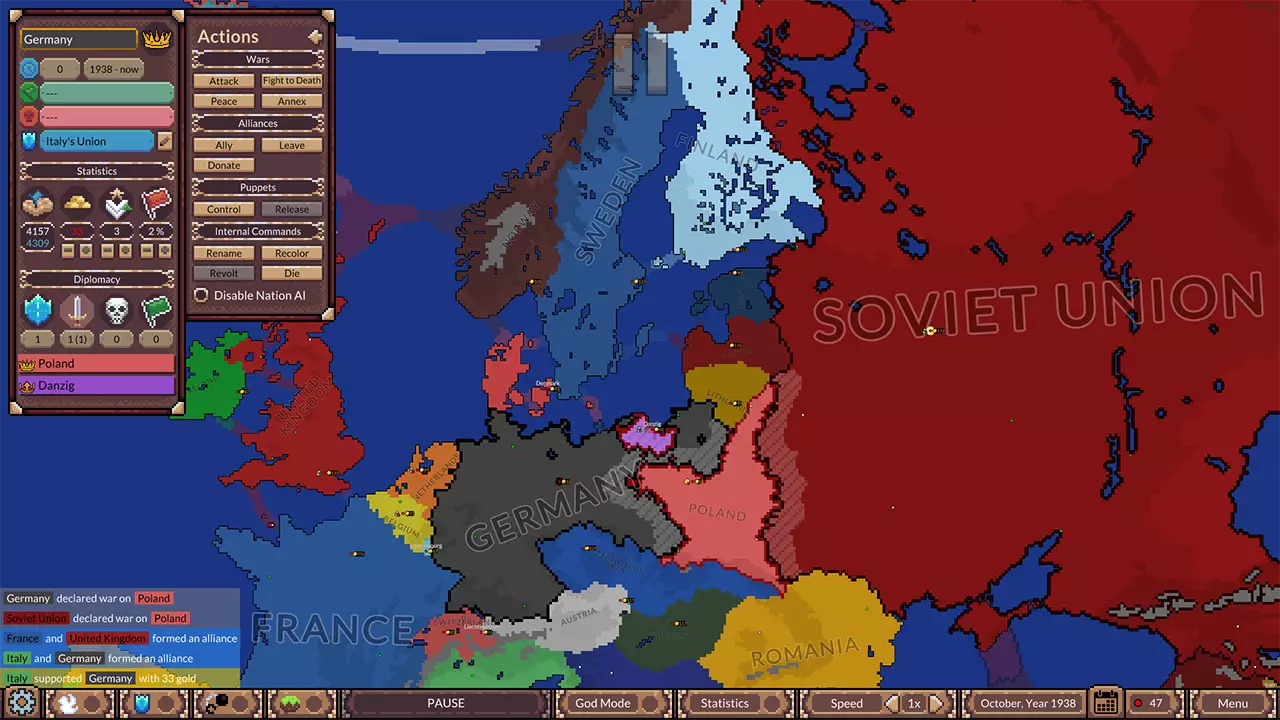Enable the Disable Nation AI checkbox
Screen dimensions: 1280x720
(201, 295)
